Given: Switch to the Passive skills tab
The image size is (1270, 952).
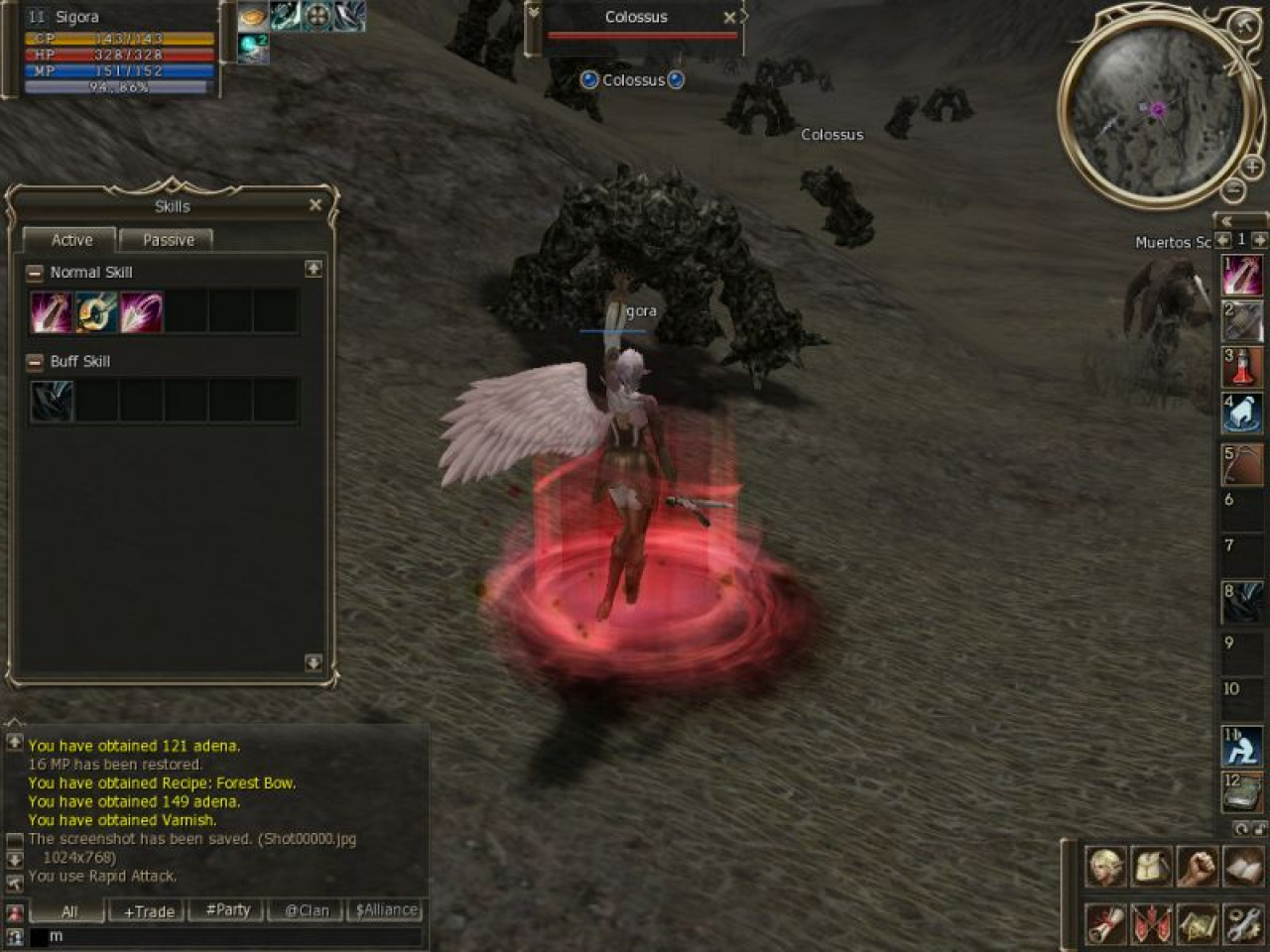Looking at the screenshot, I should coord(168,240).
